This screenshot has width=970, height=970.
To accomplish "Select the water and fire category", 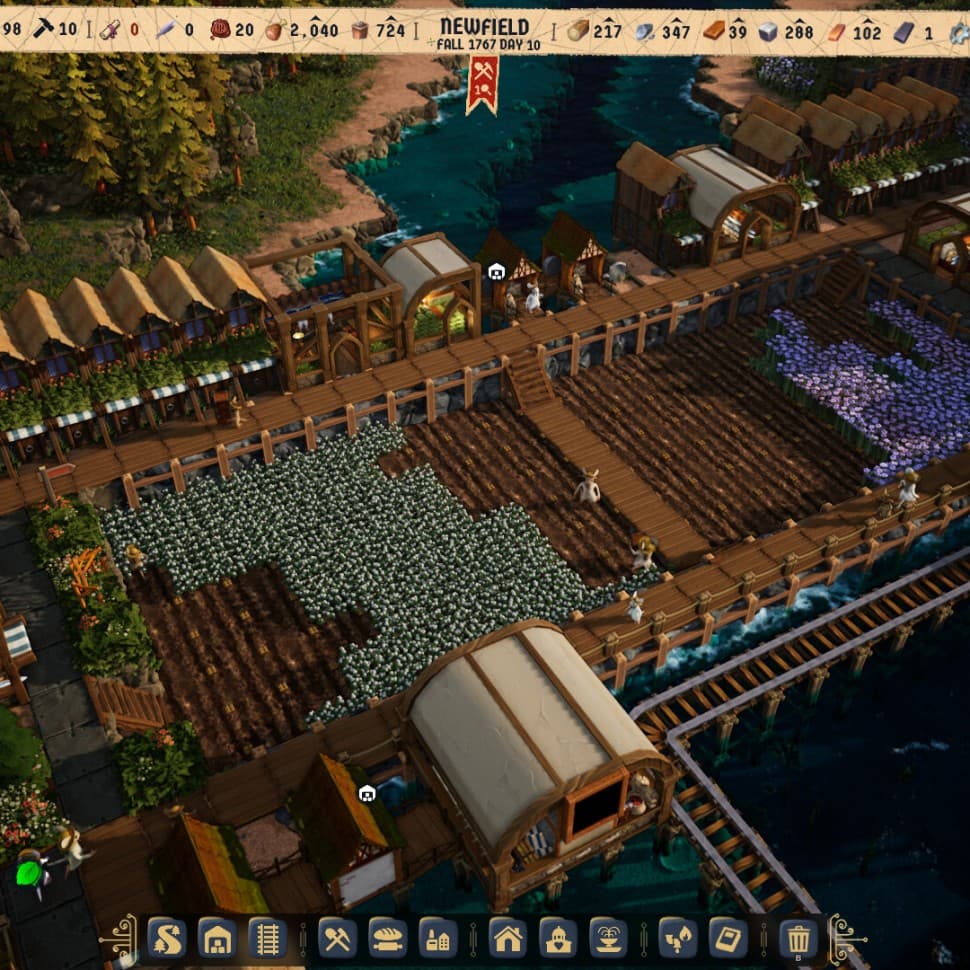I will point(678,939).
